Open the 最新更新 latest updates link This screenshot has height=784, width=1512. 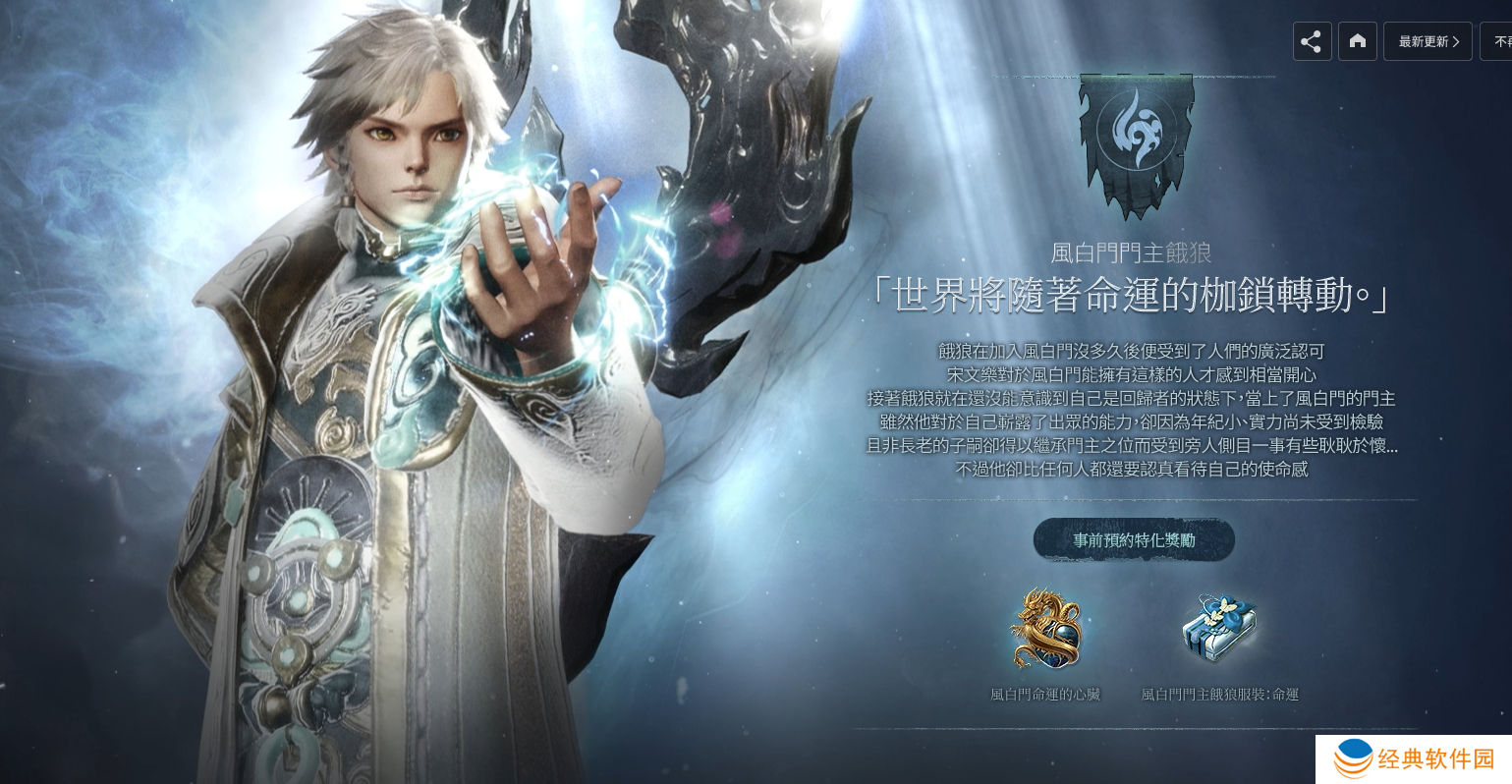pos(1428,41)
